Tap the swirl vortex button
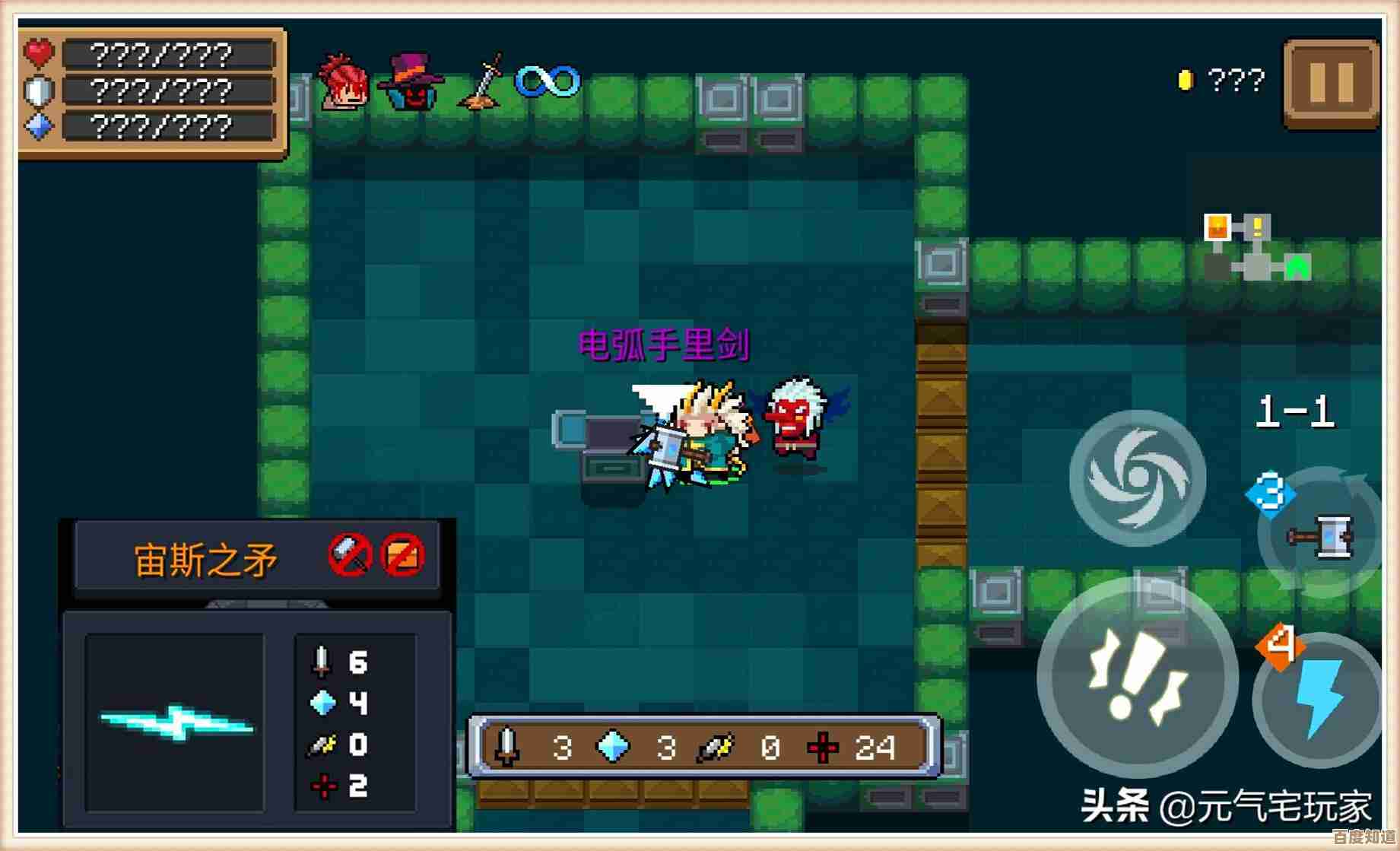1400x851 pixels. (1137, 478)
